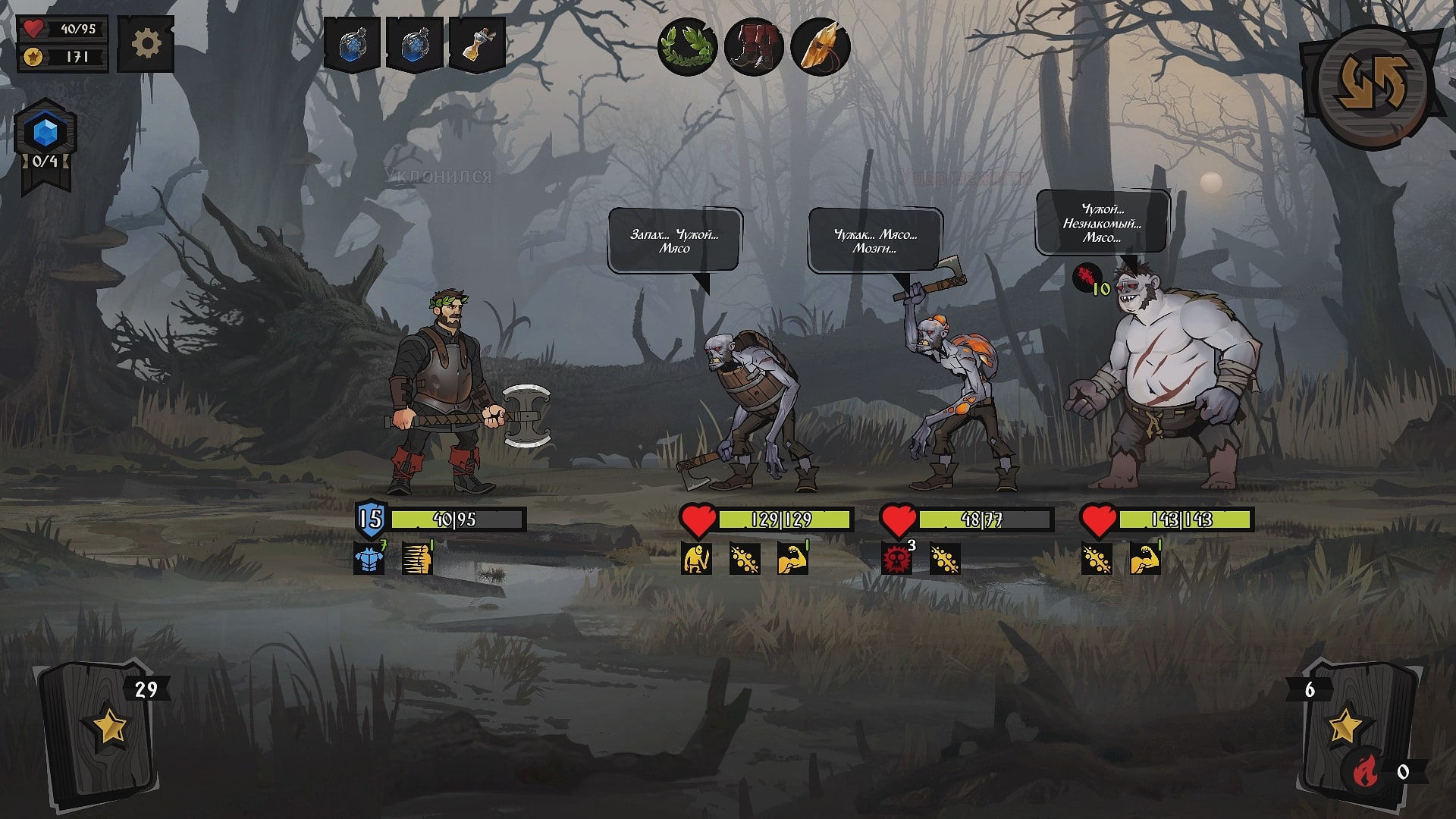Open the exhausted cards flame icon

coord(1366,772)
